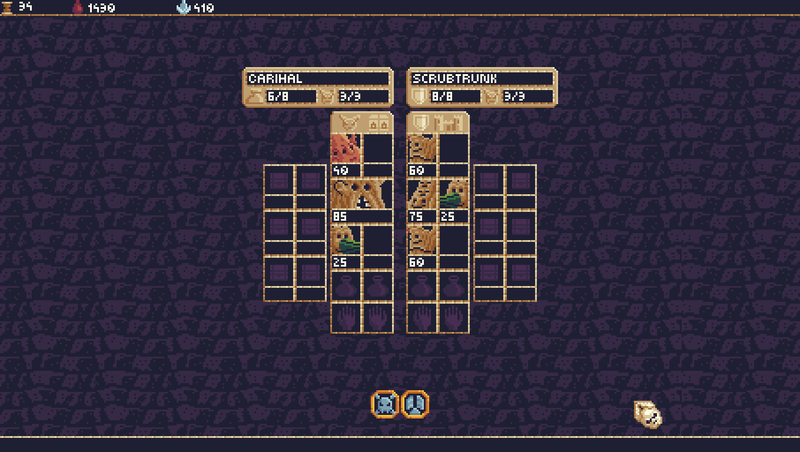Viewport: 800px width, 452px height.
Task: Select Scrubtrunk's striped unit costing 75
Action: pyautogui.click(x=422, y=194)
